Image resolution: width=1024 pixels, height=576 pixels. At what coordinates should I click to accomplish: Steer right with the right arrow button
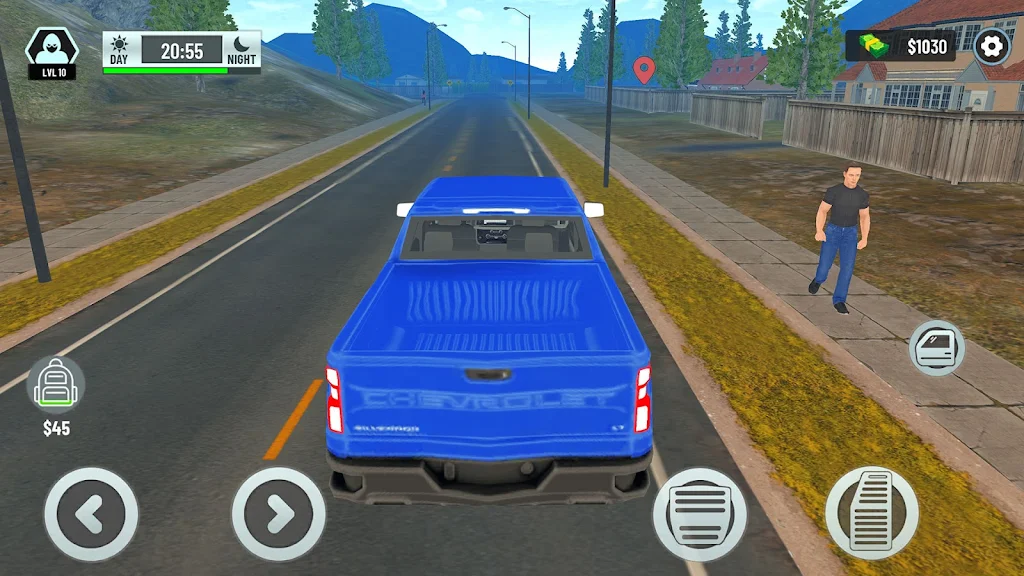click(x=279, y=514)
